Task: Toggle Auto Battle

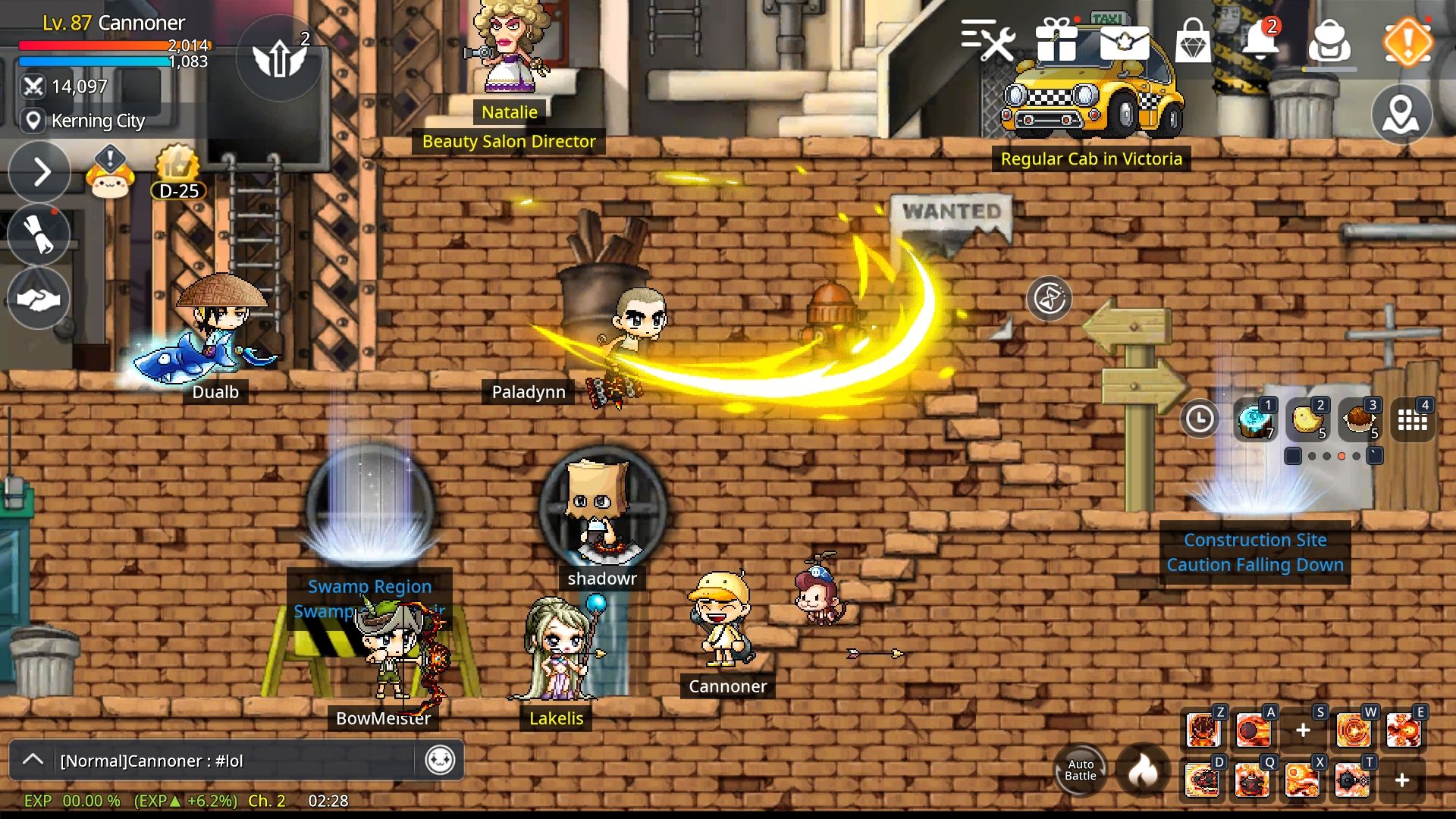Action: coord(1080,770)
